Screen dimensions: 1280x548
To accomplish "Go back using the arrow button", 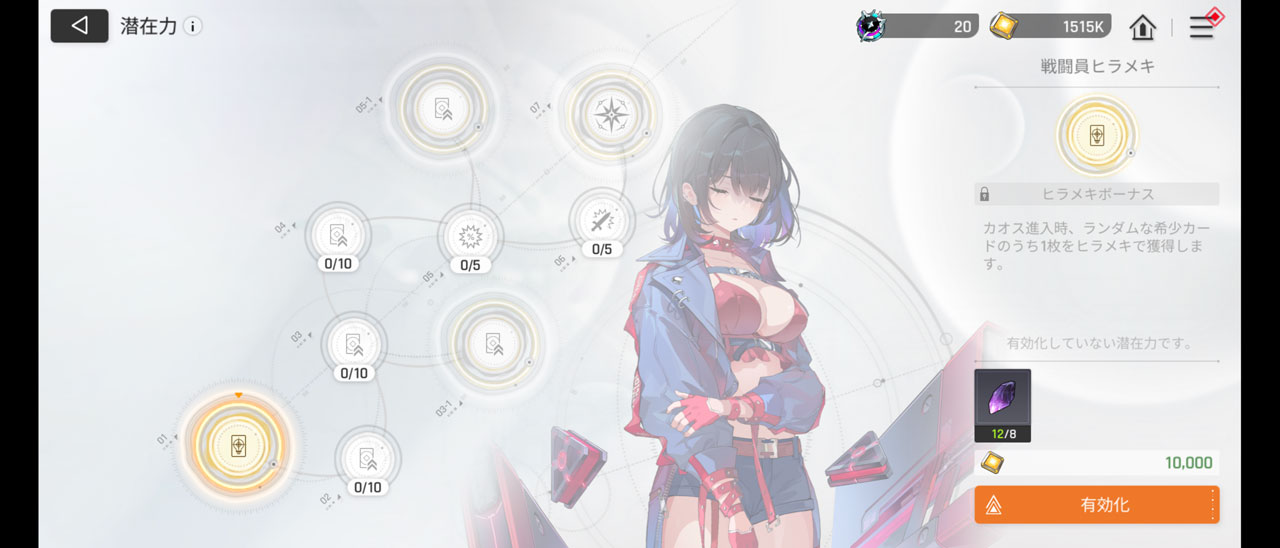I will 79,26.
